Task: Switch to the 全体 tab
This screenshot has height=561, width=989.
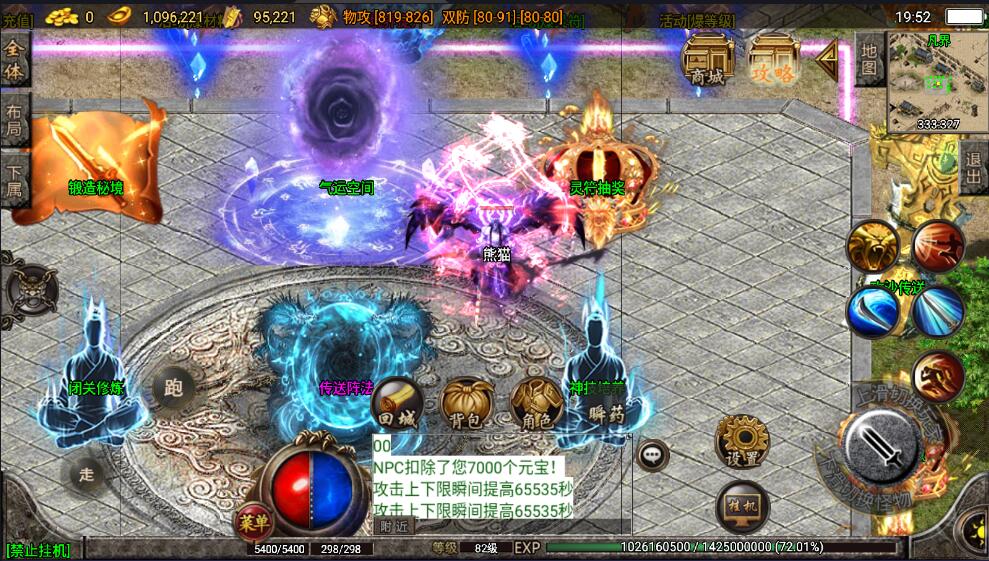Action: point(15,60)
